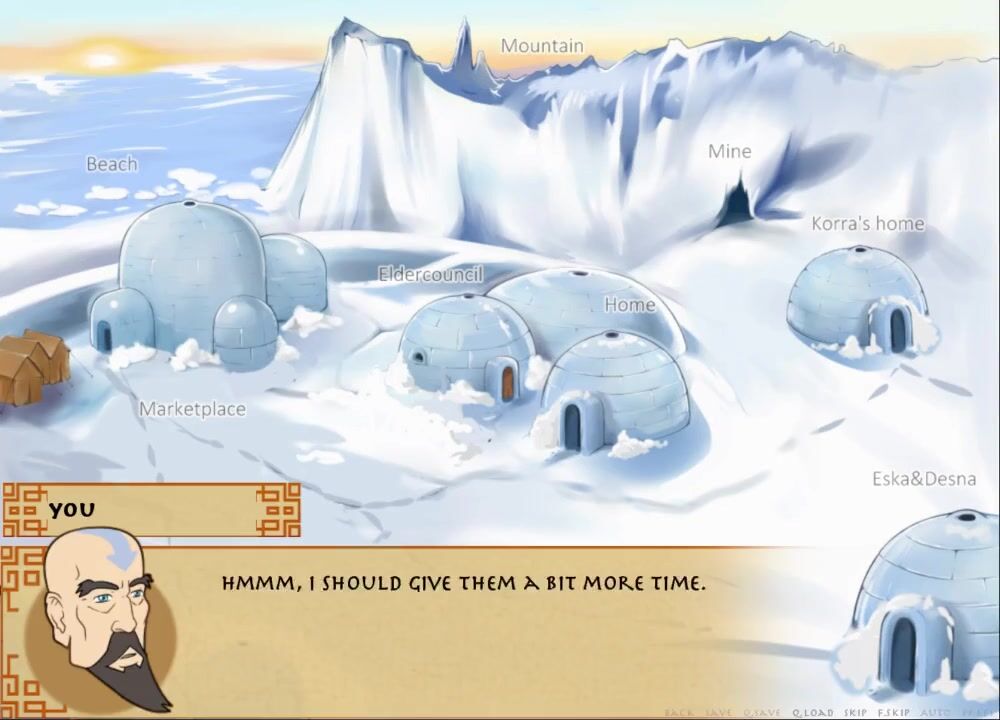Click the Back quick menu button
Screen dimensions: 1000x720
point(679,713)
